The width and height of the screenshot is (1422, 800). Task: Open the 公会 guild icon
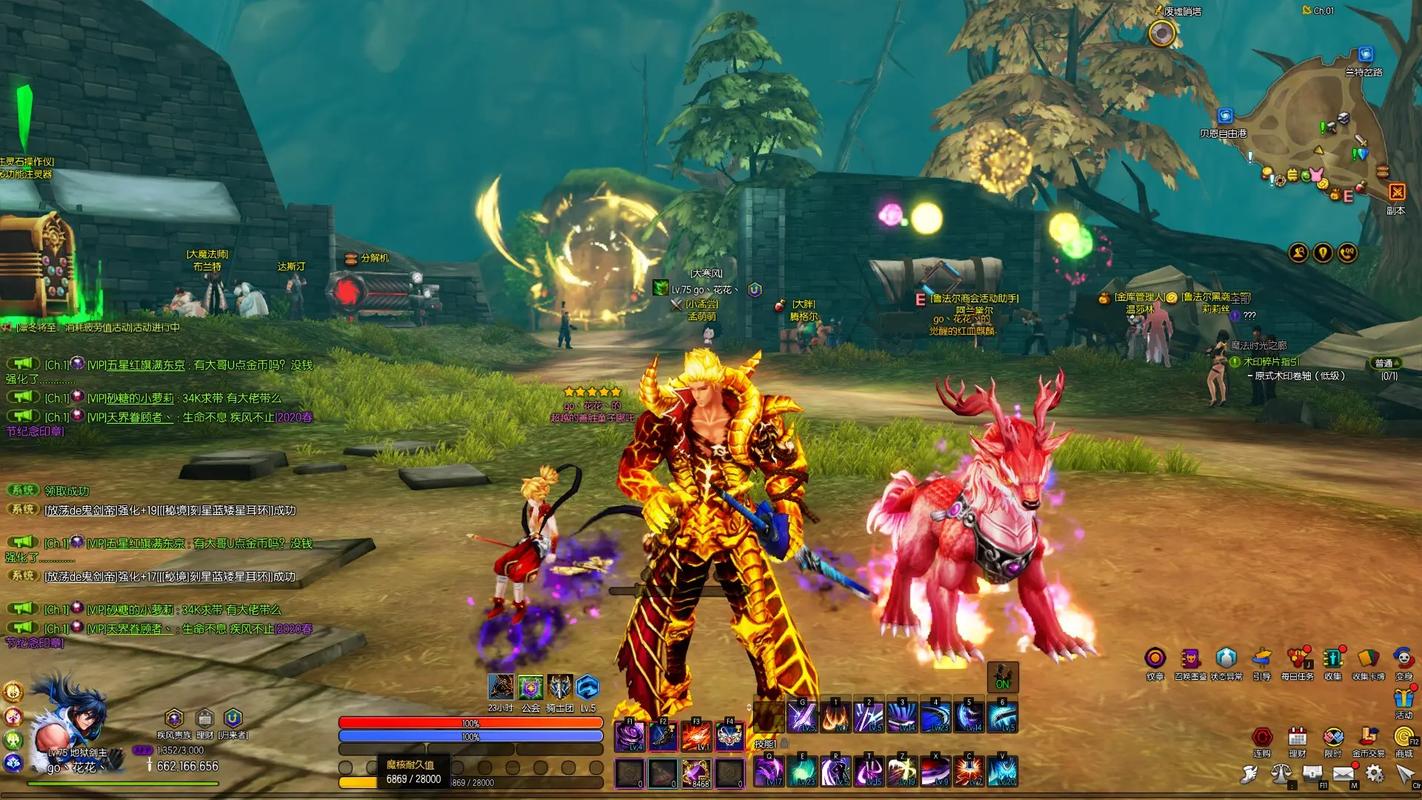(530, 687)
